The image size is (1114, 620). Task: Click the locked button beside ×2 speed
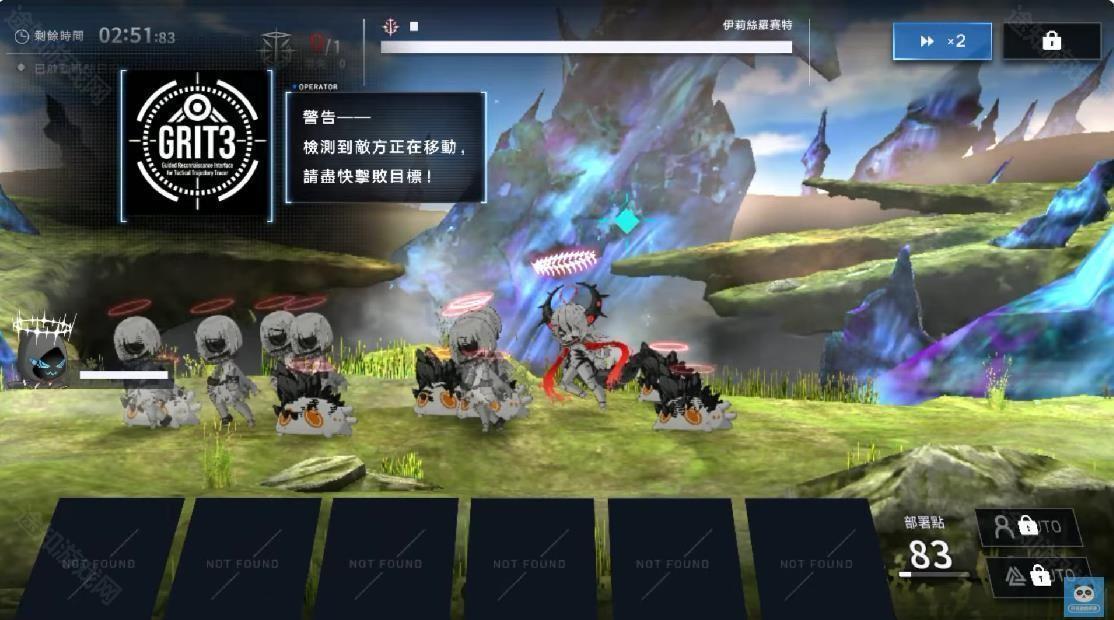click(1051, 41)
